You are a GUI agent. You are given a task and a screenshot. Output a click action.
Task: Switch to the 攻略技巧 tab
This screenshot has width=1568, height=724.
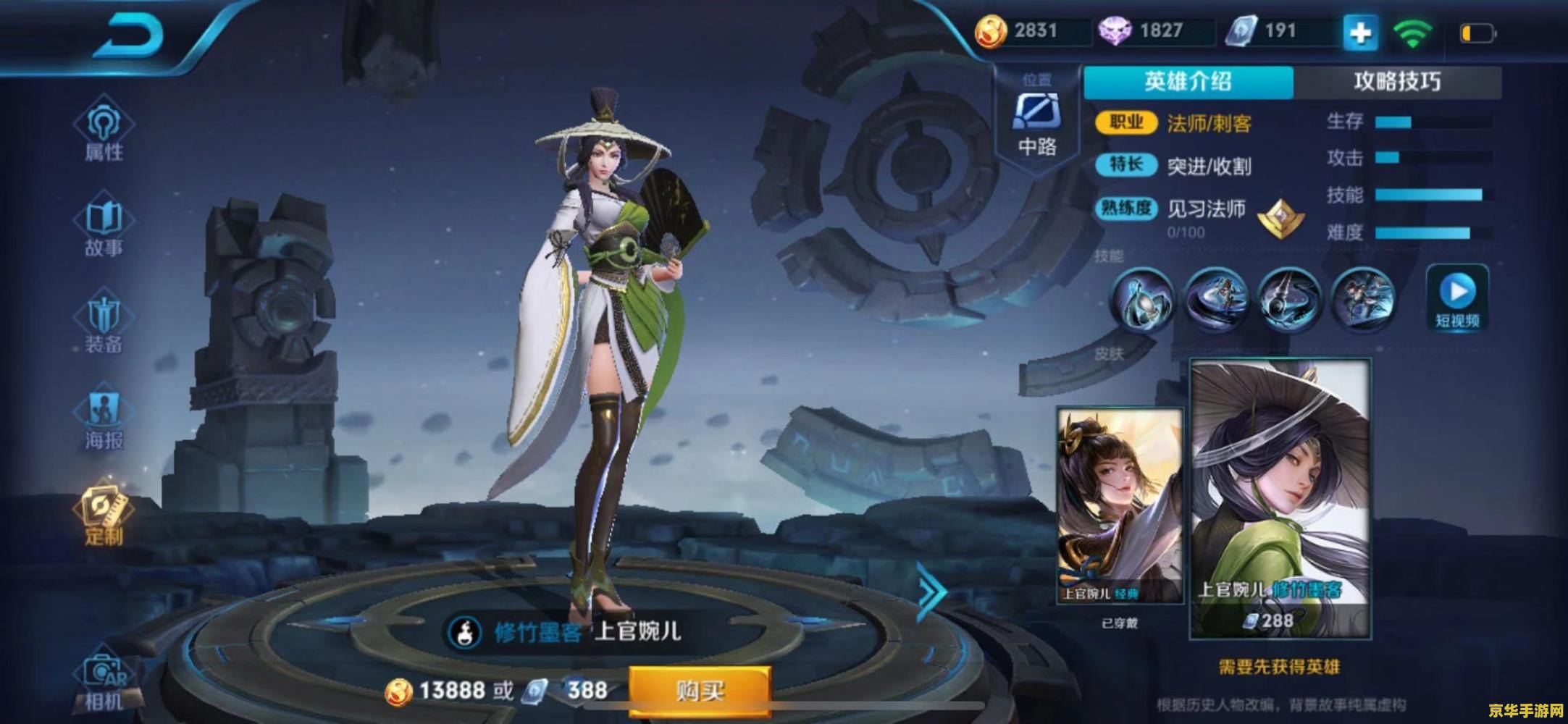point(1397,81)
